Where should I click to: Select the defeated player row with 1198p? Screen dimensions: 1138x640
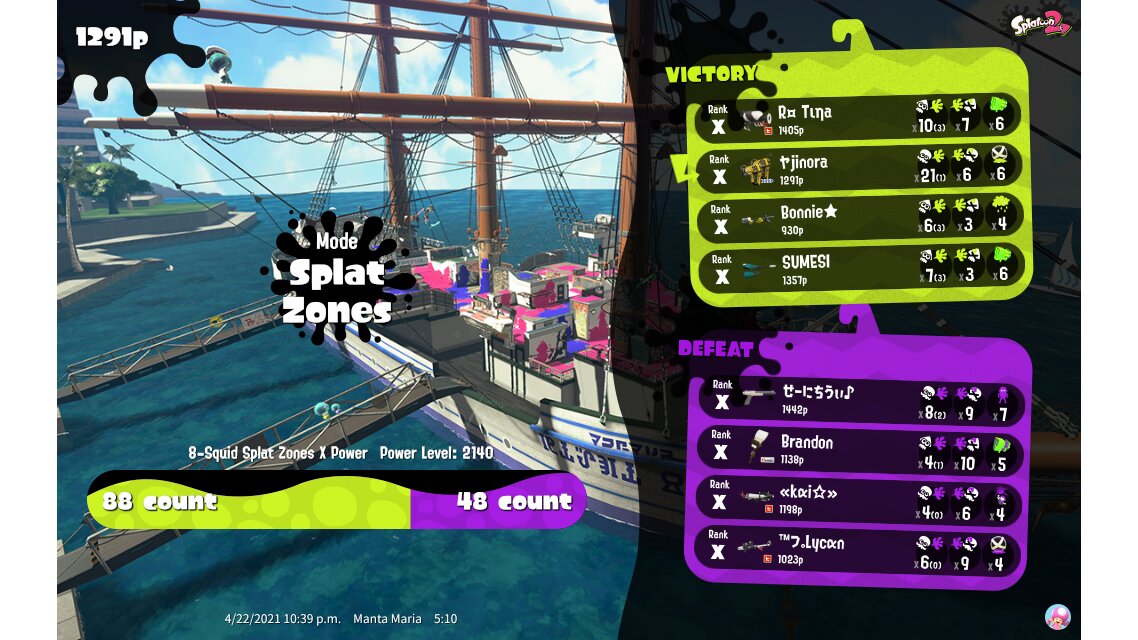(858, 499)
